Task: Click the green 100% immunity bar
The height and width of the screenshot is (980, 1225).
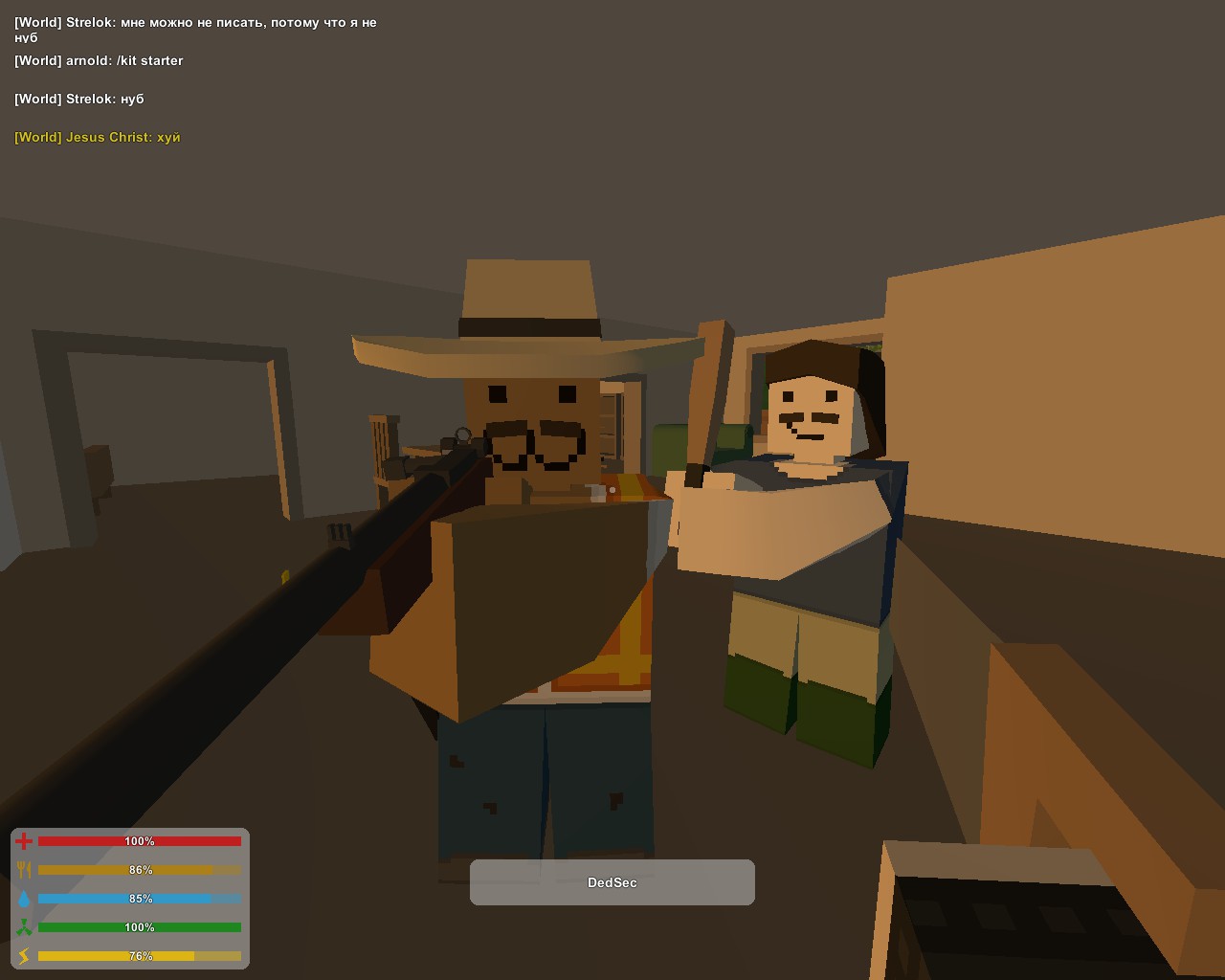Action: [139, 926]
